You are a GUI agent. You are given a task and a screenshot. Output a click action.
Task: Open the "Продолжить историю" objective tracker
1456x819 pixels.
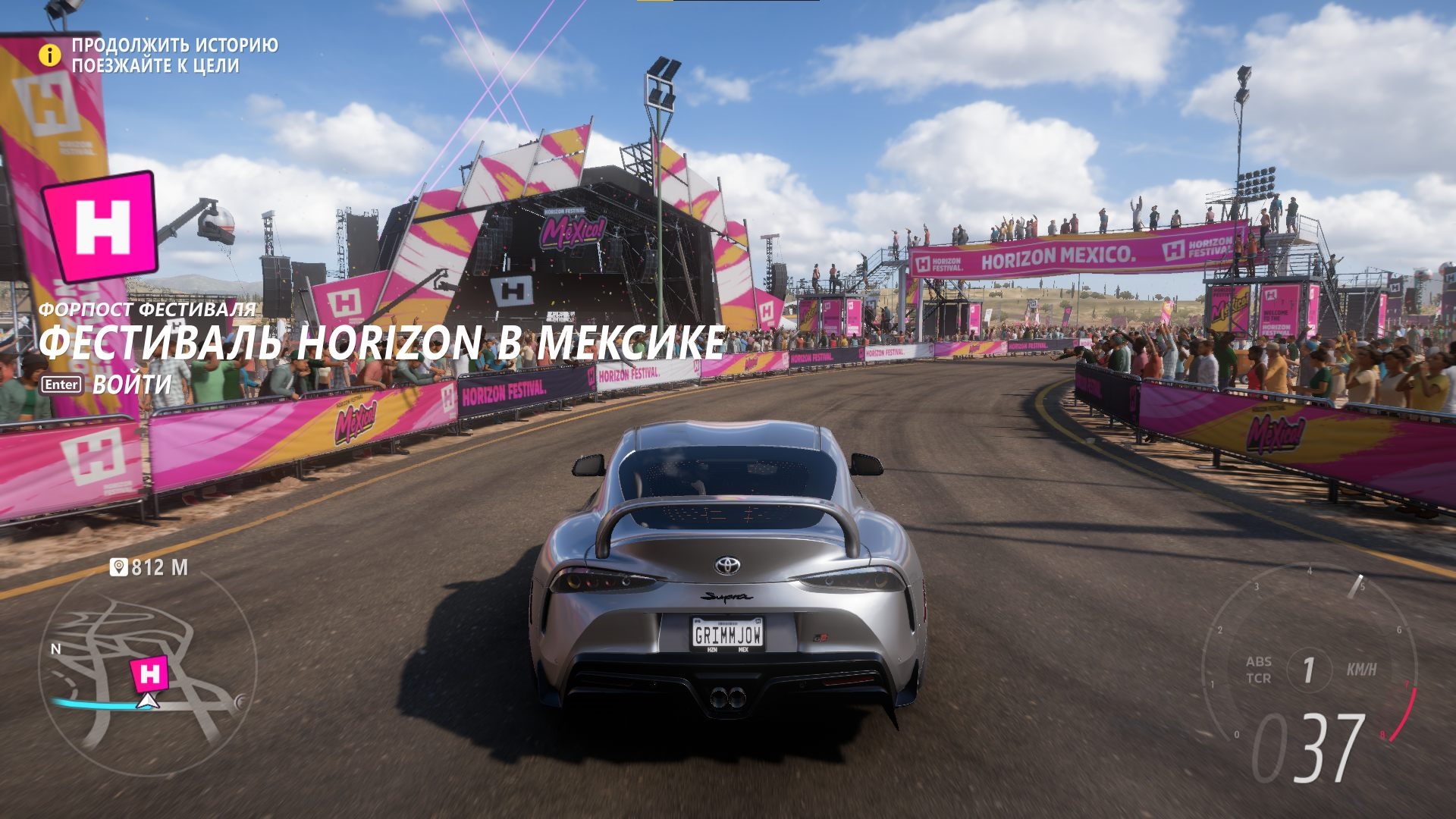[x=174, y=45]
